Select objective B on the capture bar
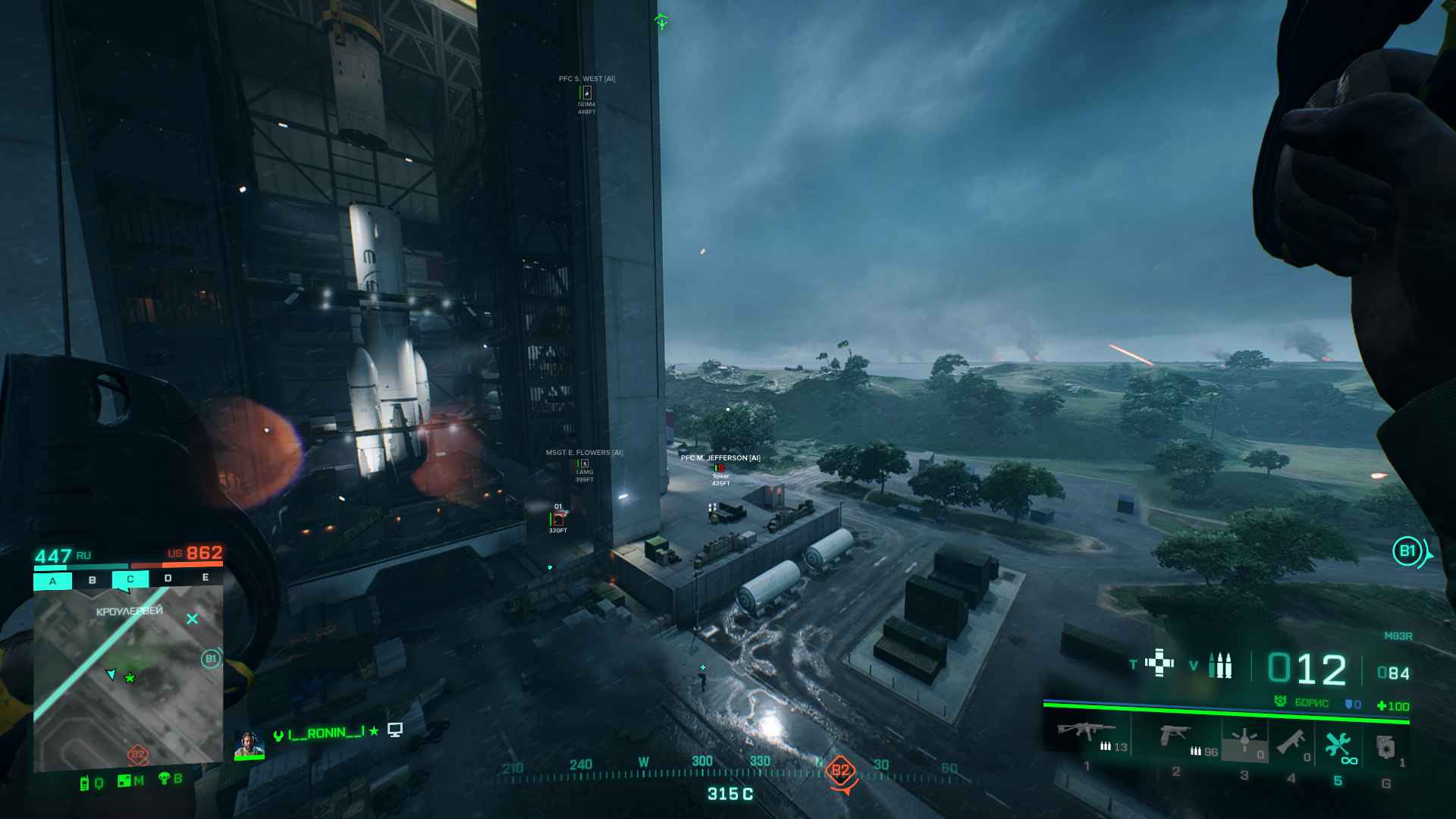 [92, 580]
